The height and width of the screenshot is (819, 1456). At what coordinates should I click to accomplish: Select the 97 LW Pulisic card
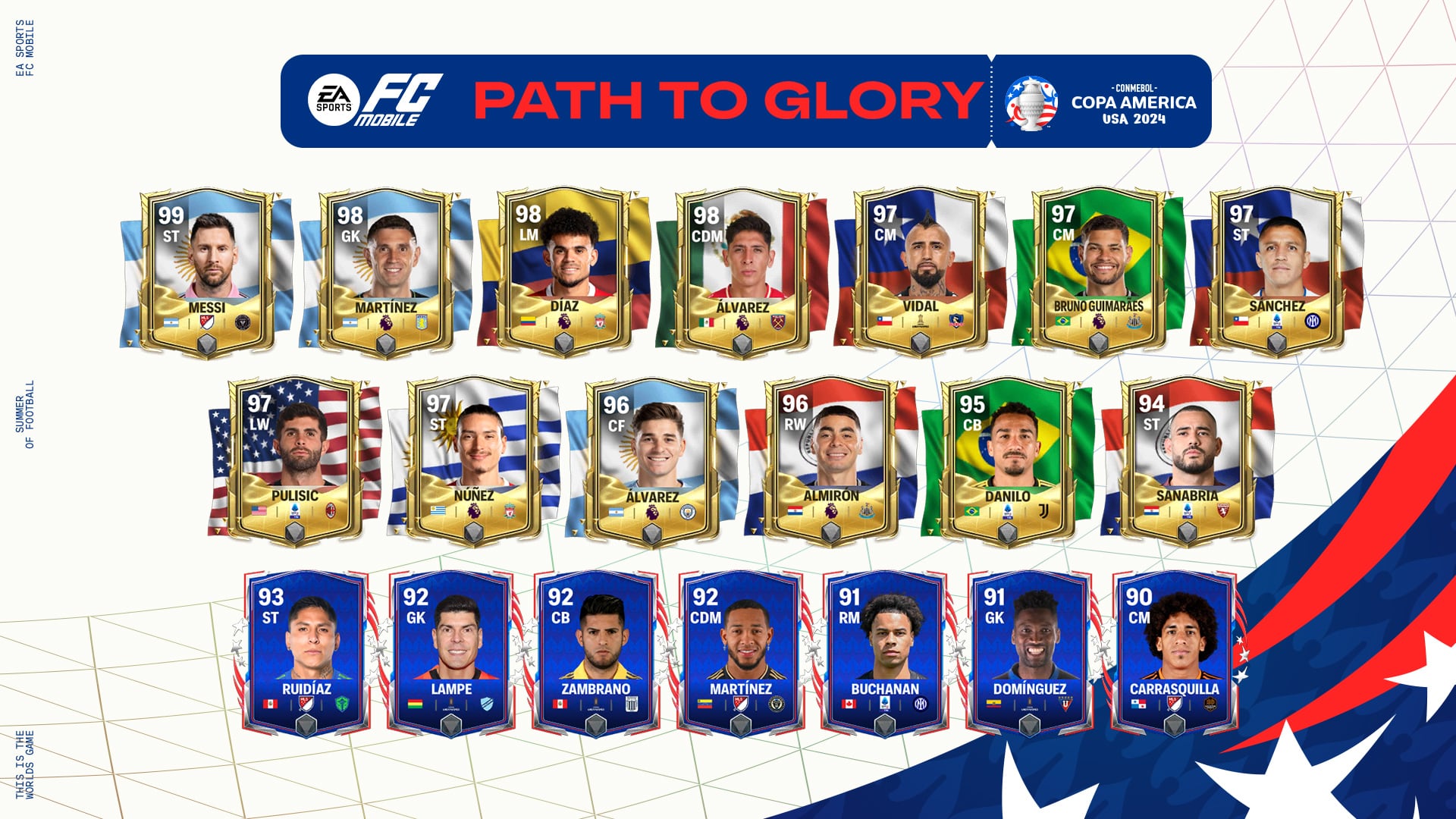click(295, 461)
